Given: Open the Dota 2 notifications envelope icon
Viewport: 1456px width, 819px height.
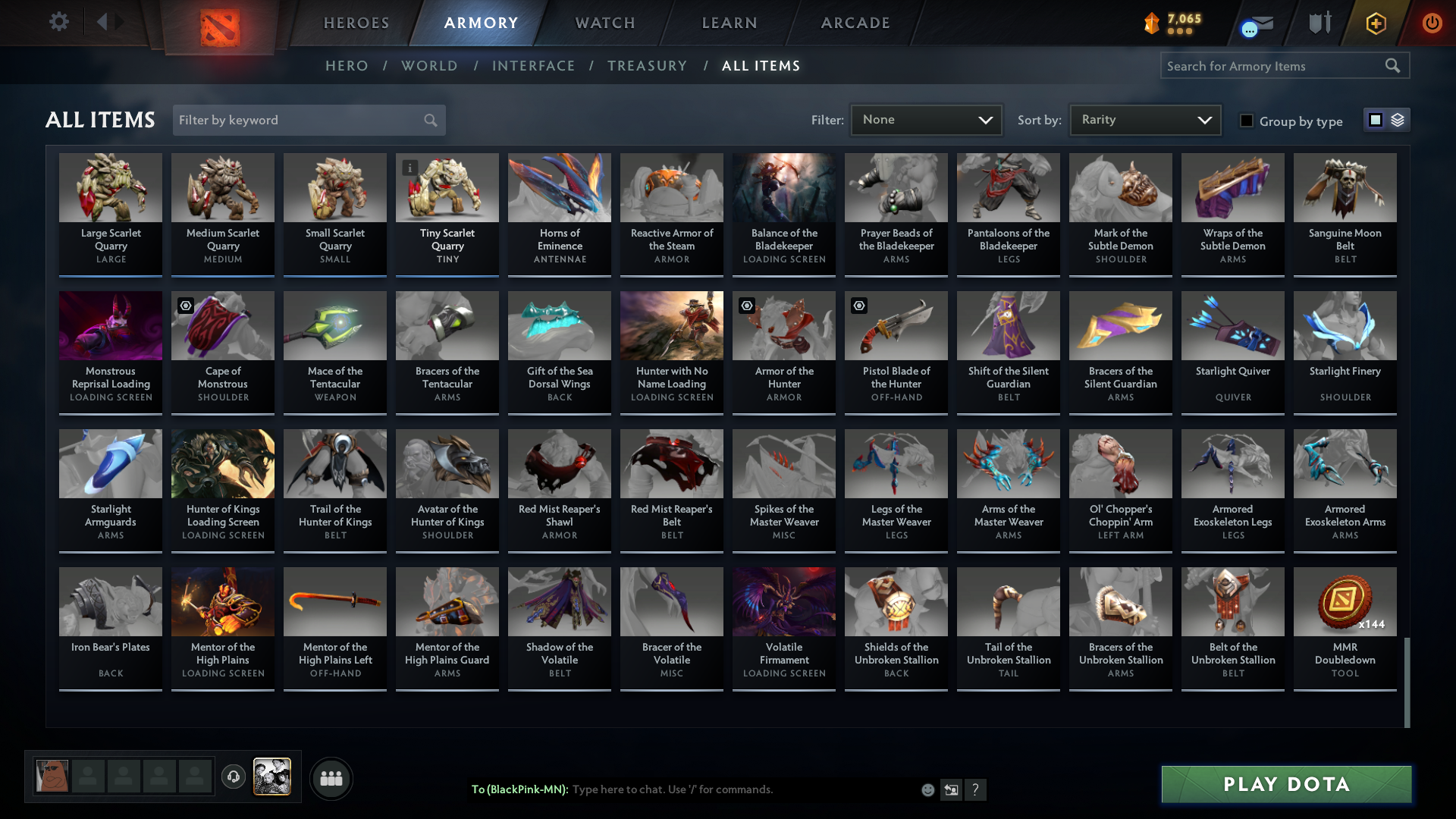Looking at the screenshot, I should tap(1259, 23).
